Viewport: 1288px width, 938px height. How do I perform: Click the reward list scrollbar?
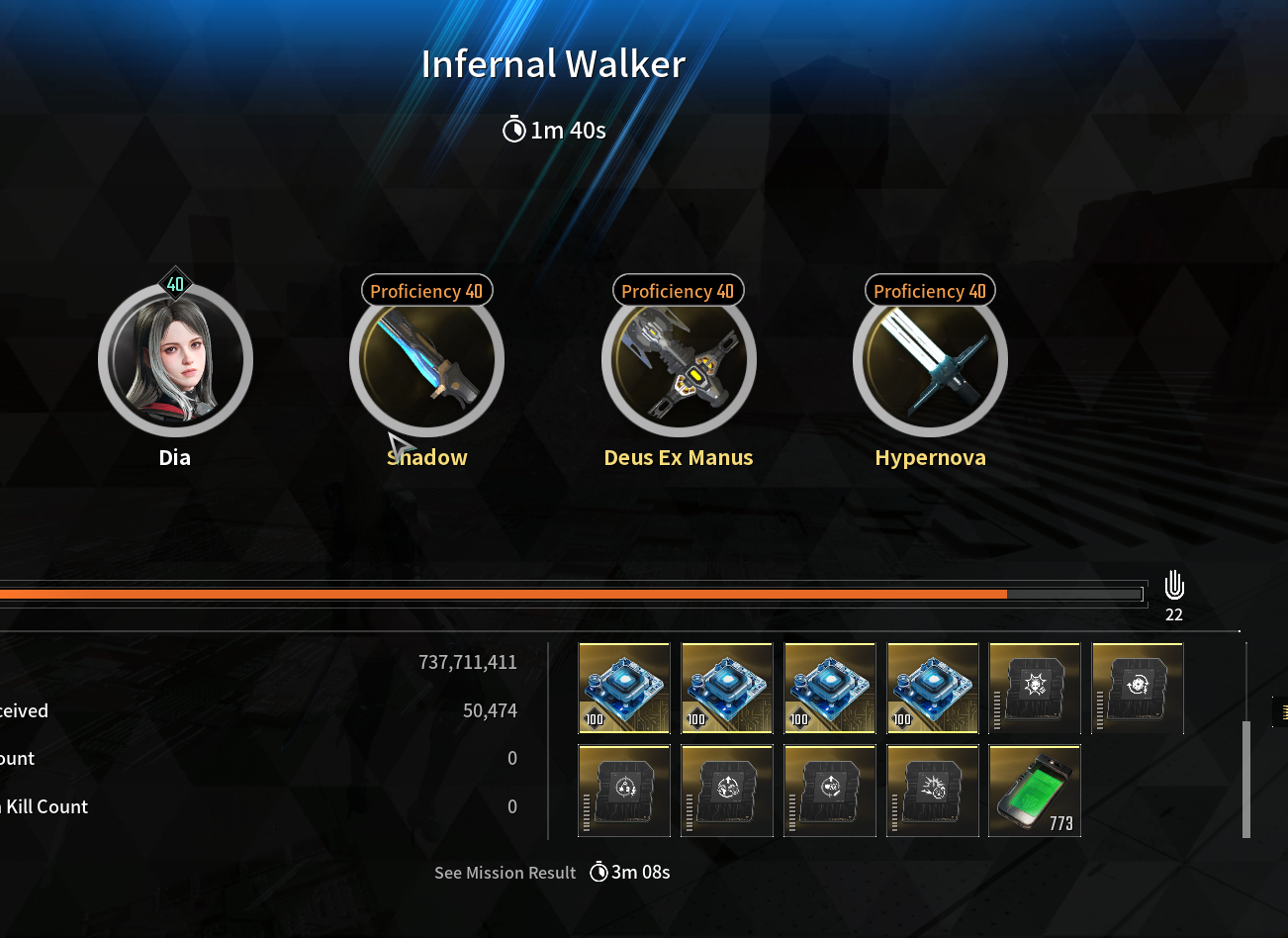tap(1246, 779)
